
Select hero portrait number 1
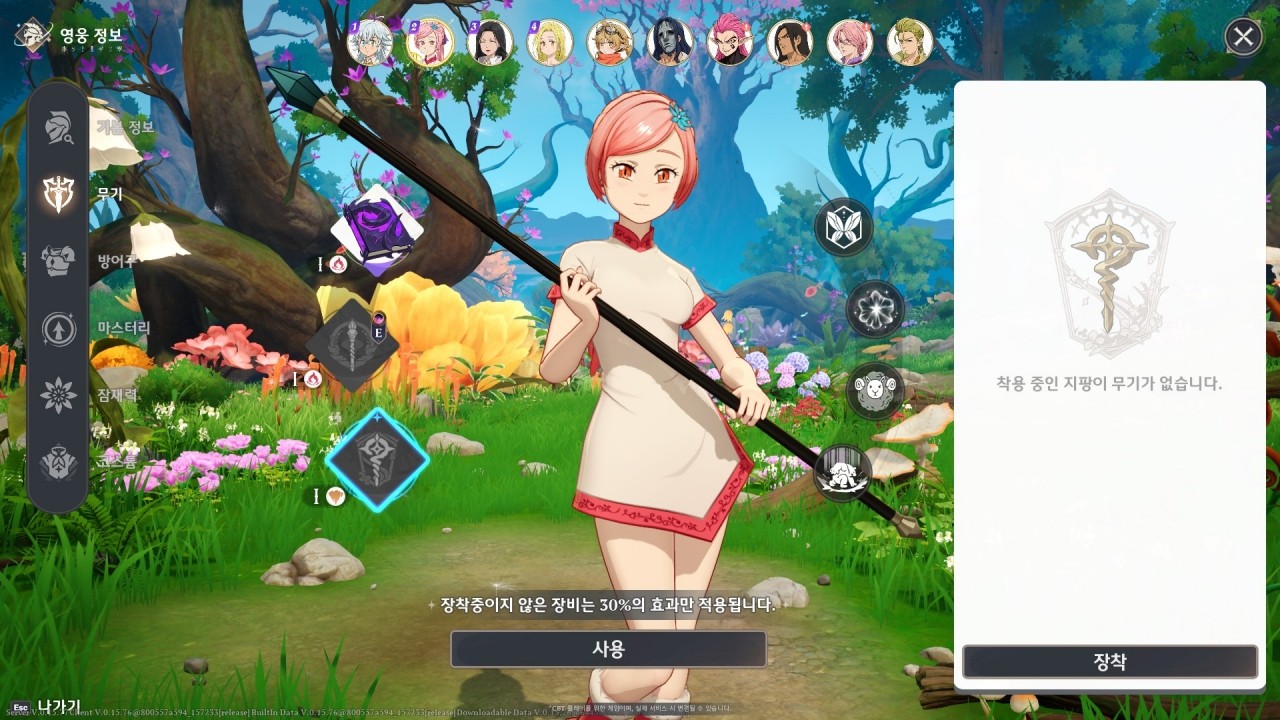[369, 42]
